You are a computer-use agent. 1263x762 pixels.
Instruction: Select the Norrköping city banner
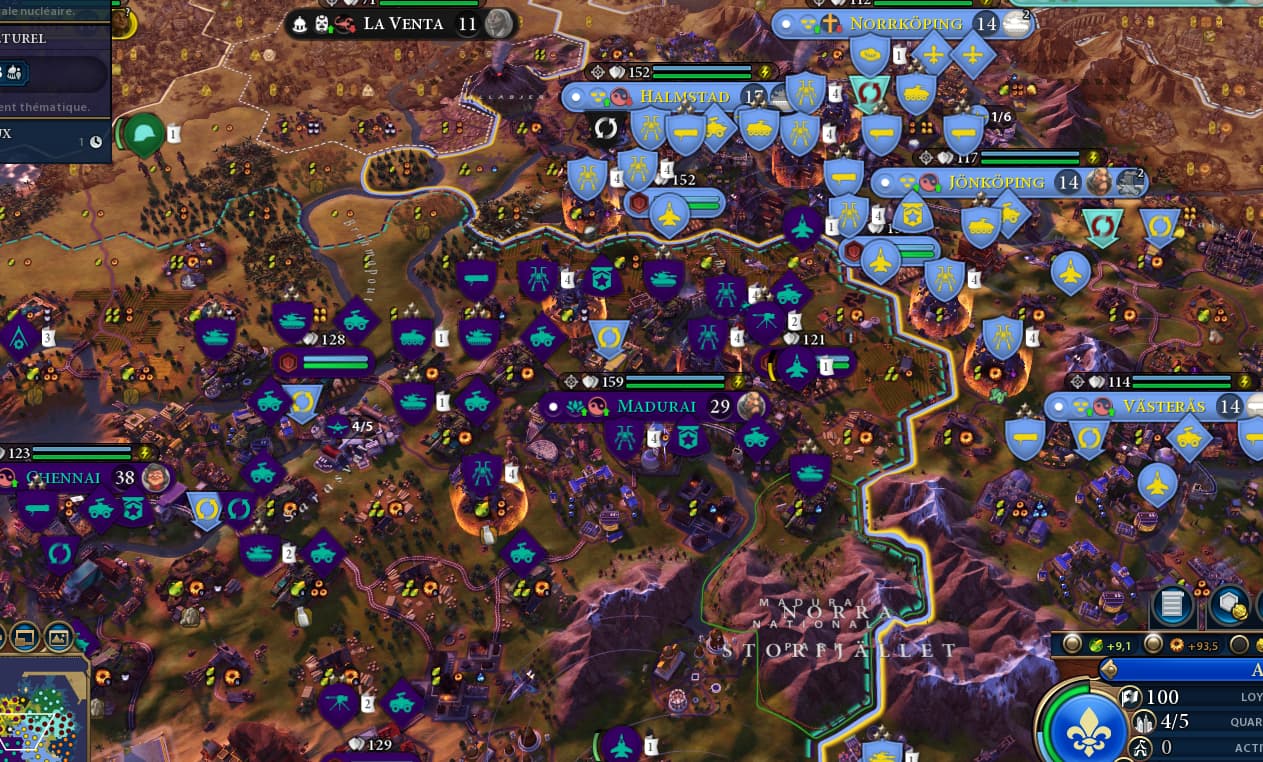pos(905,23)
